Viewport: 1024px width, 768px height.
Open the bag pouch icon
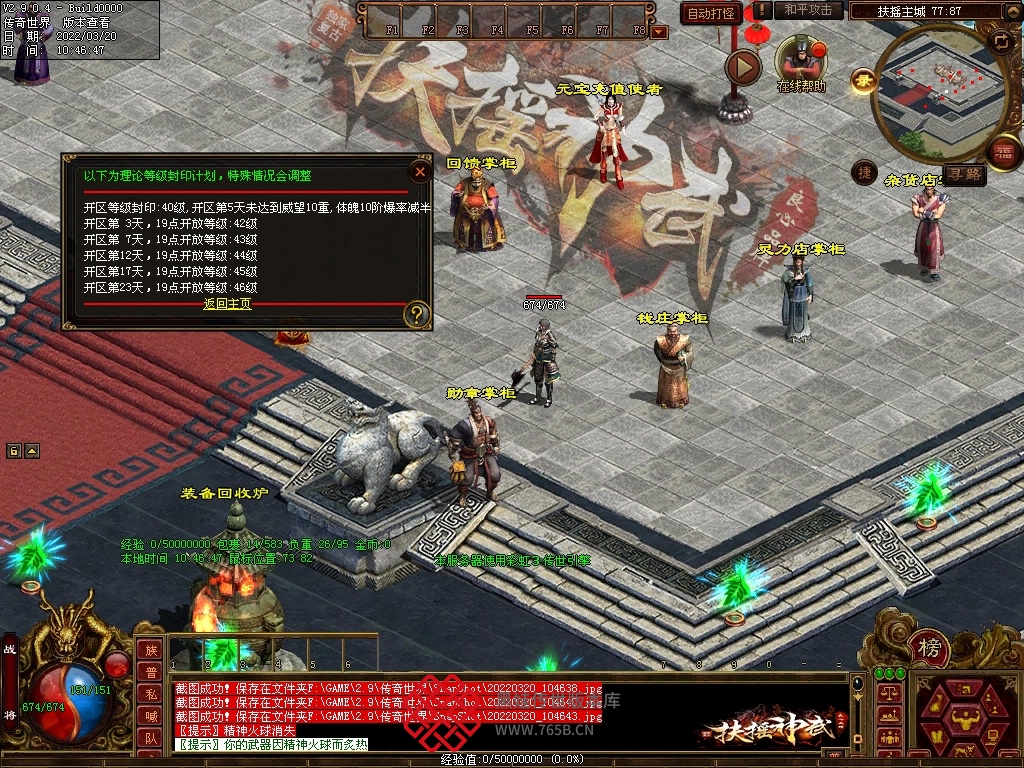click(x=938, y=704)
